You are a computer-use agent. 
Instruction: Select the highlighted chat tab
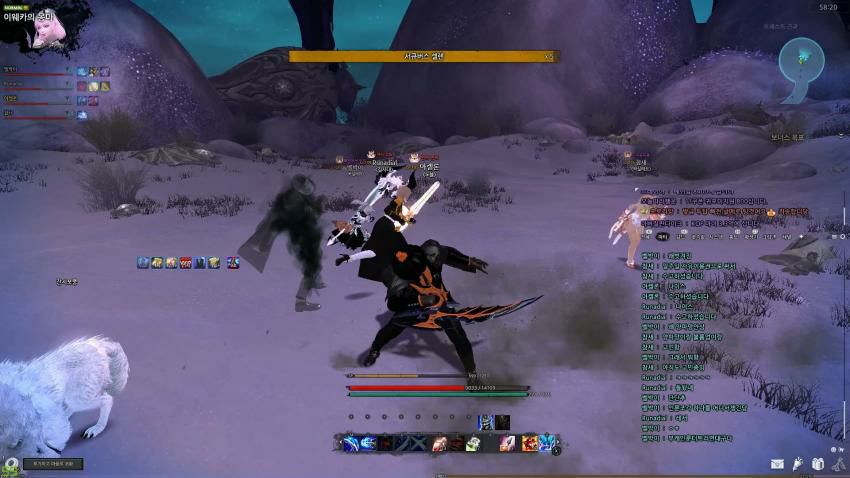(662, 237)
